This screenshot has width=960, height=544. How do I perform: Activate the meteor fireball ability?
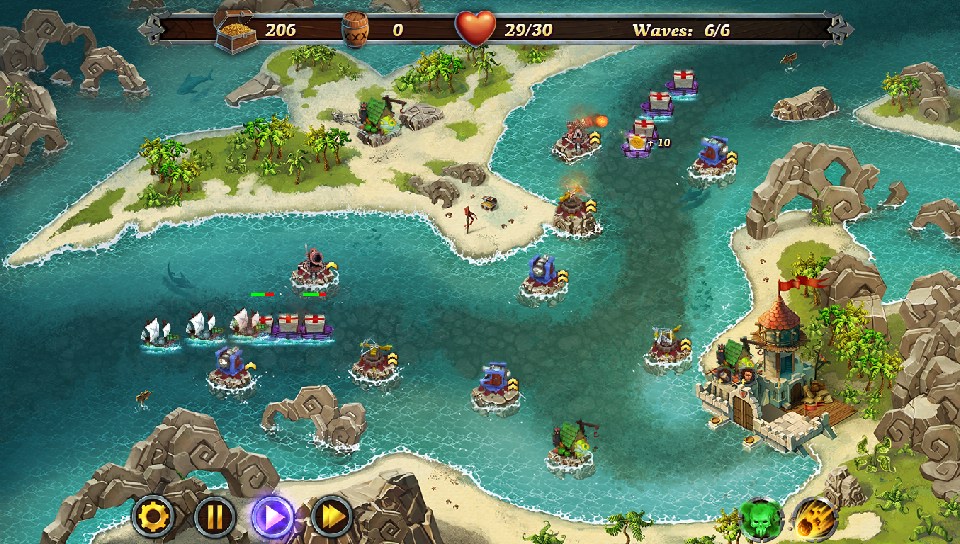[x=815, y=519]
